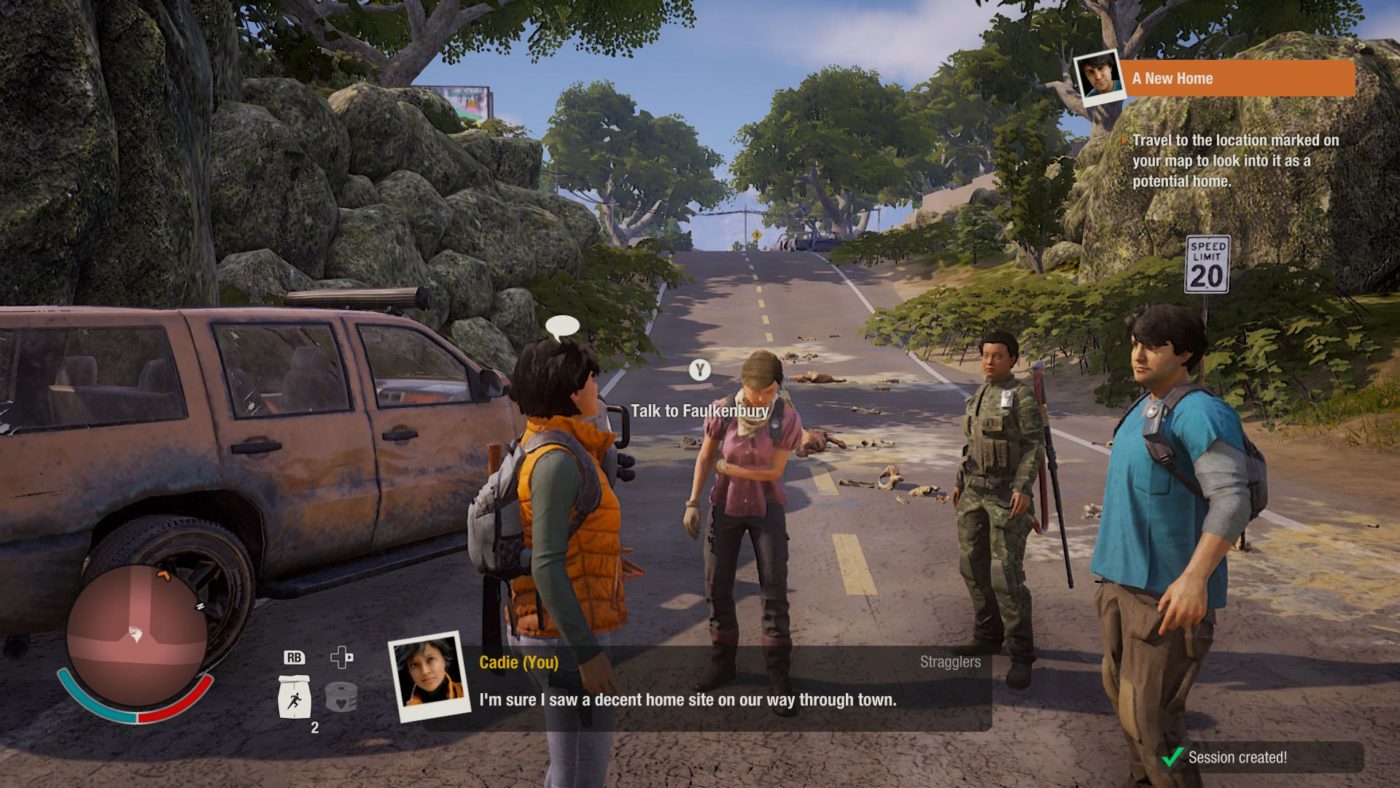Select the stamina snack item slot
The width and height of the screenshot is (1400, 788).
click(294, 696)
